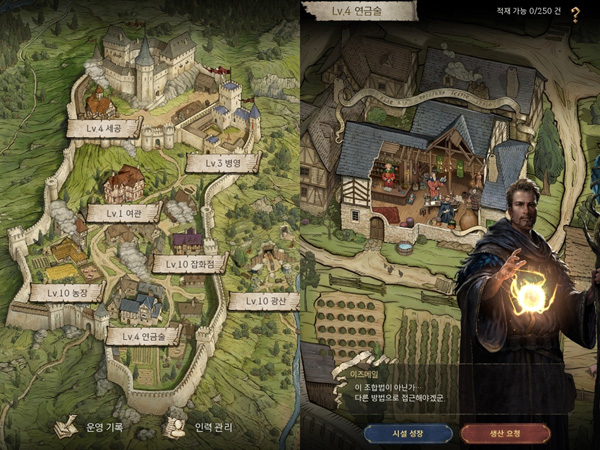This screenshot has width=600, height=450.
Task: Choose the Lv.1 여관 inn label
Action: tap(124, 212)
